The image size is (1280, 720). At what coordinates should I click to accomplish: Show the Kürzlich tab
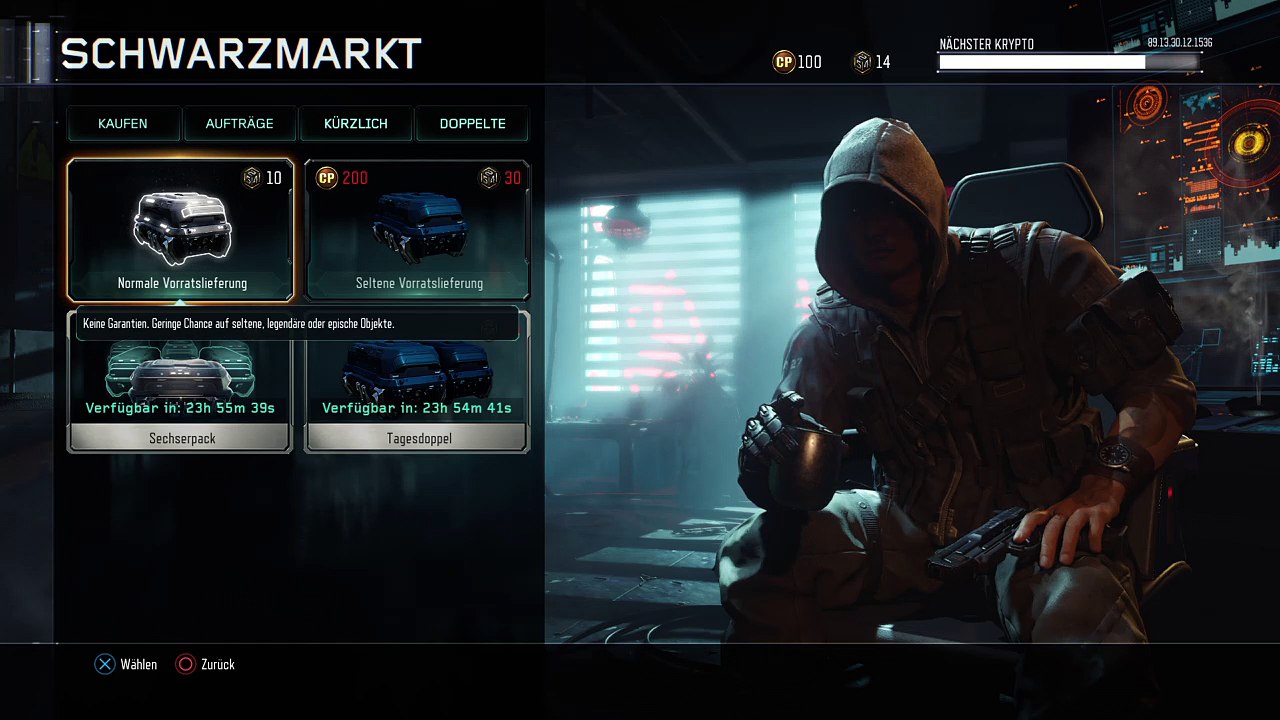(x=355, y=124)
